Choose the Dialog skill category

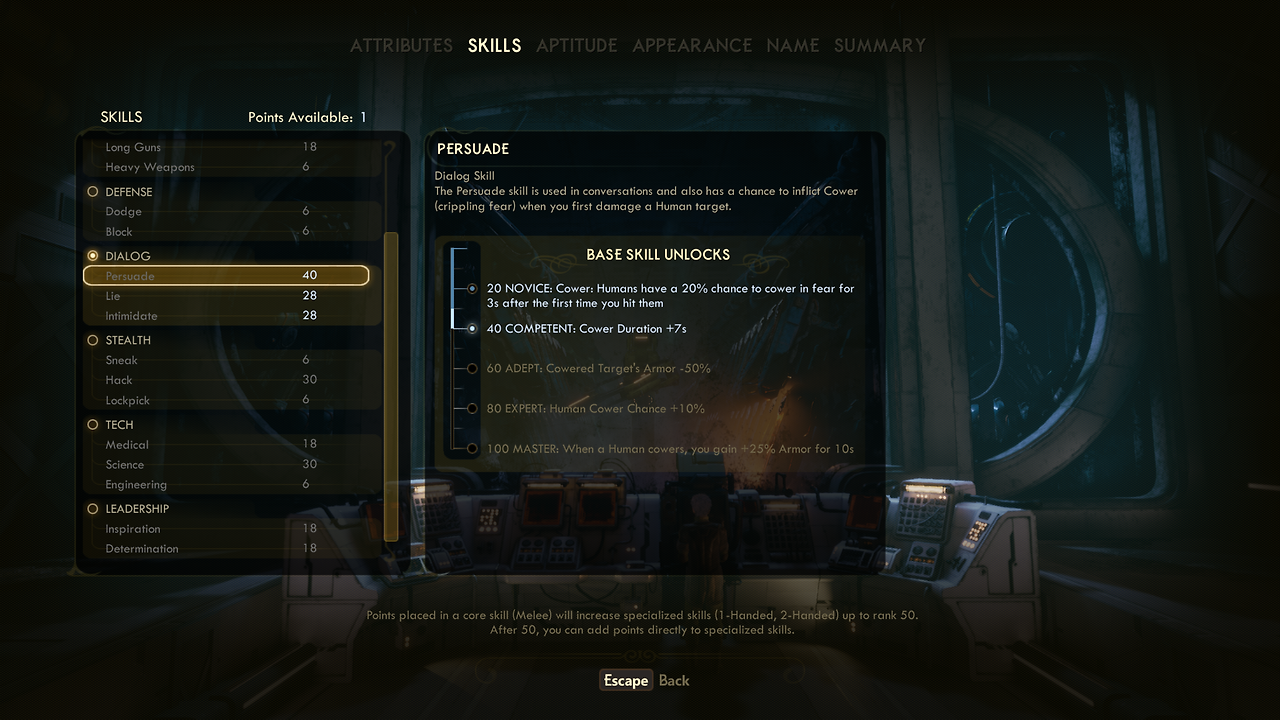(127, 256)
